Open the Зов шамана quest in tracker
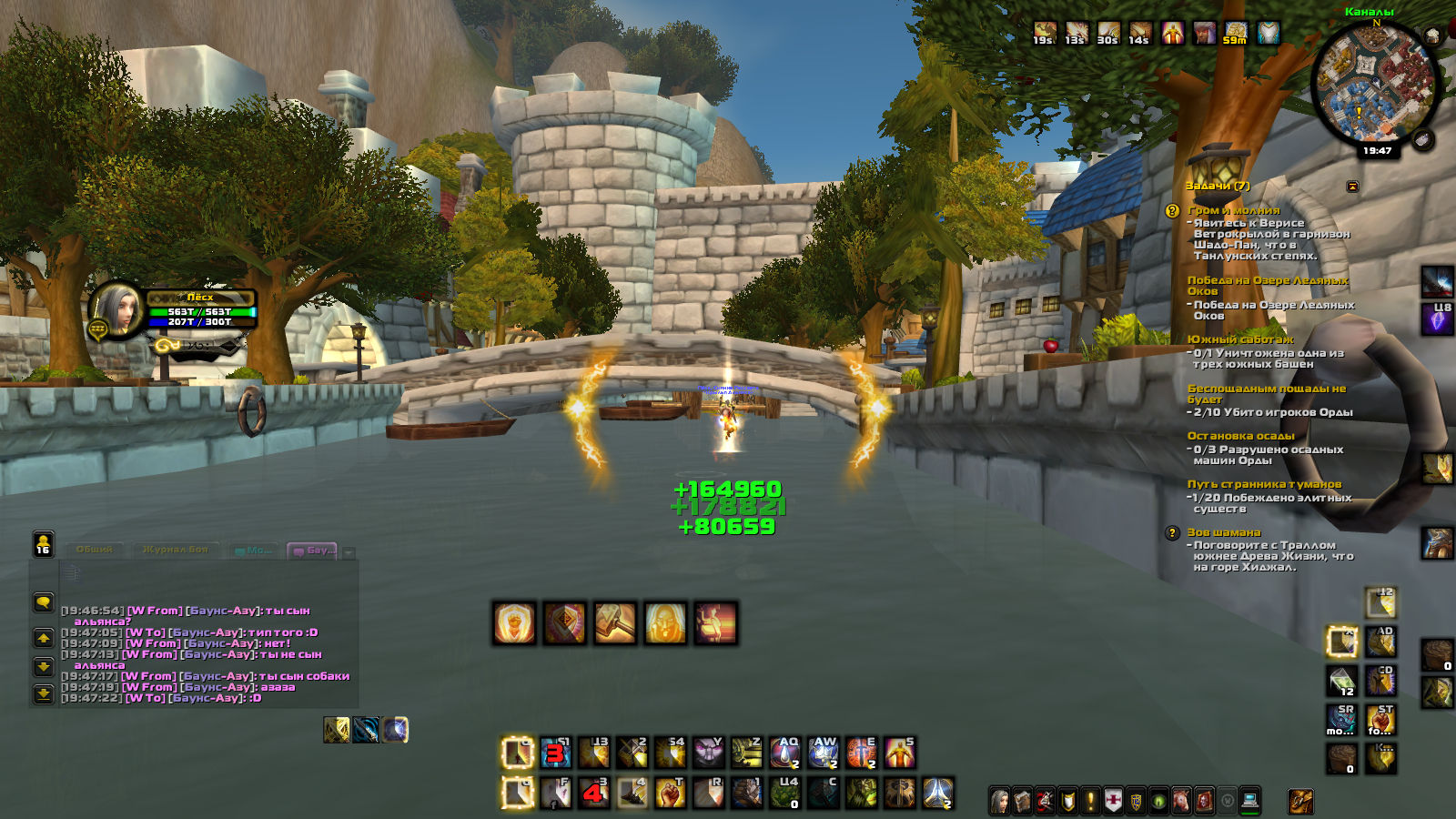This screenshot has height=819, width=1456. tap(1223, 532)
